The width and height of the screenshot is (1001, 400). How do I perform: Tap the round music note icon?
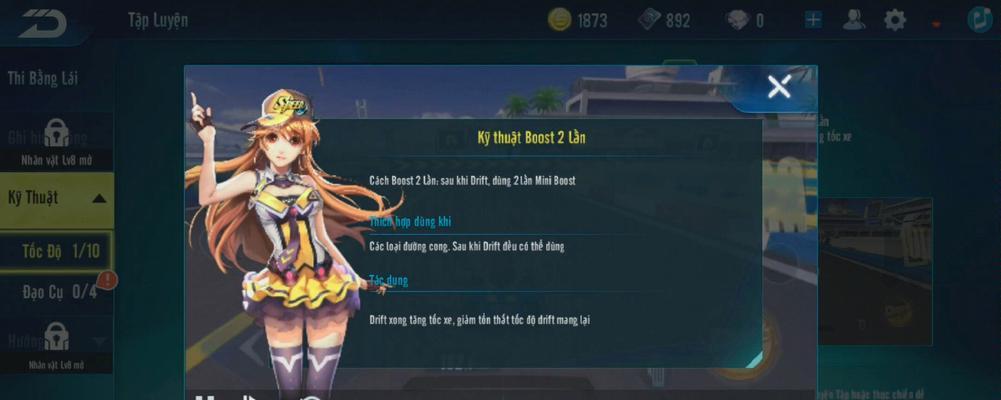[x=980, y=20]
